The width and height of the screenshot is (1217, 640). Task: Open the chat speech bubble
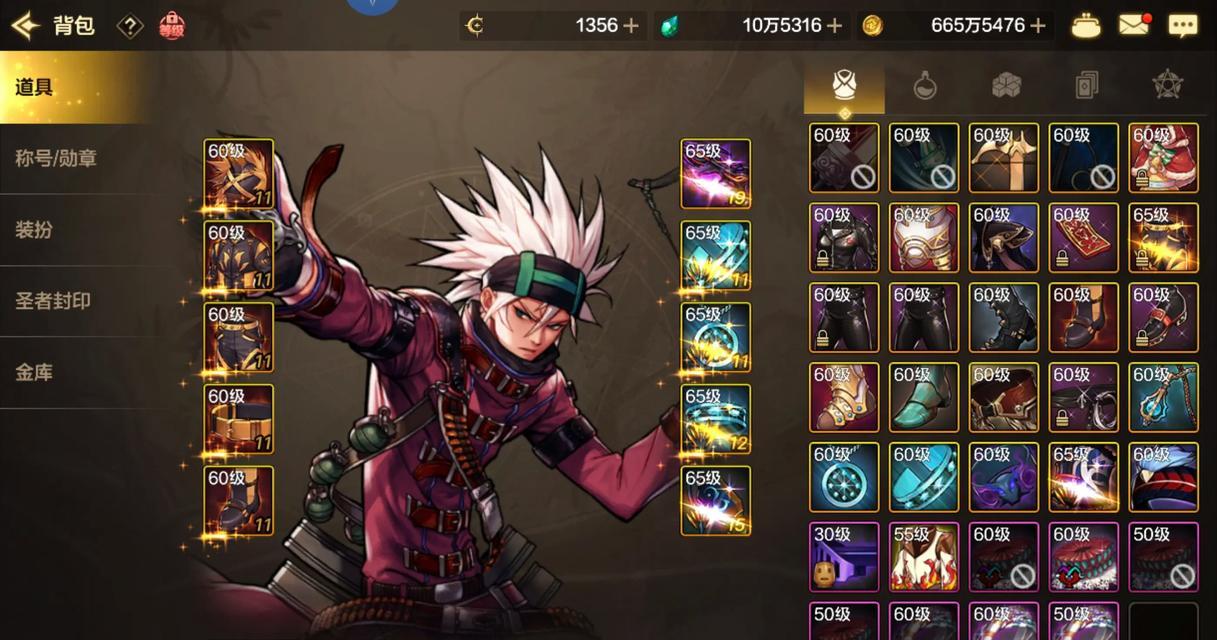[x=1183, y=26]
